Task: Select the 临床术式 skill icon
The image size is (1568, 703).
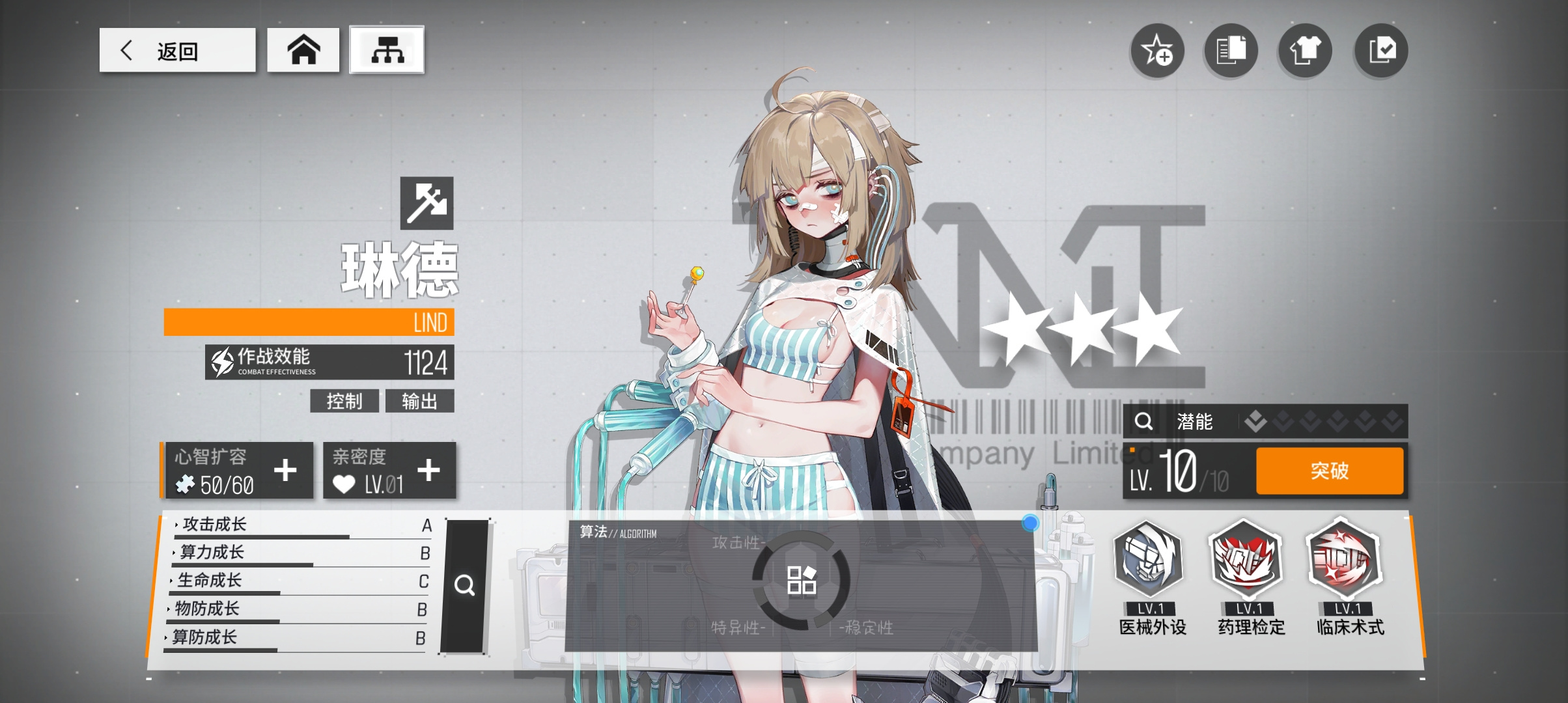Action: (1345, 562)
